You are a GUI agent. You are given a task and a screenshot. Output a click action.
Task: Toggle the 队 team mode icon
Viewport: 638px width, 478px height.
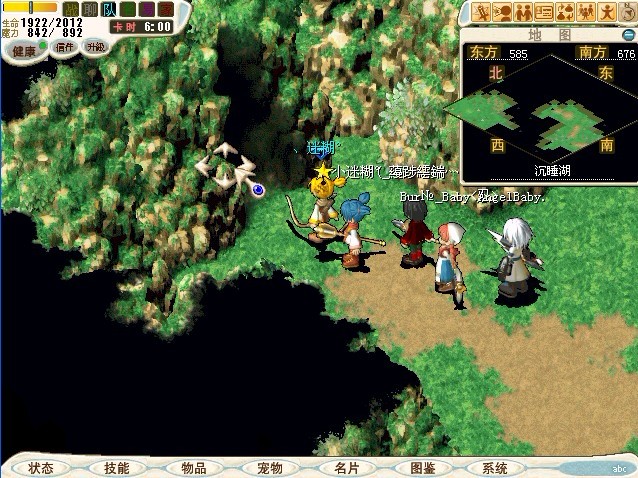coord(109,9)
